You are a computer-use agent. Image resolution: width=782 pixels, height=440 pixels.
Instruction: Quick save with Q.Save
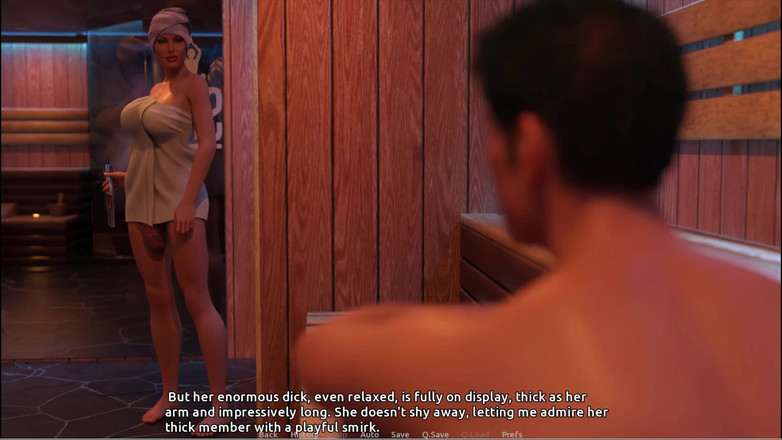click(435, 435)
